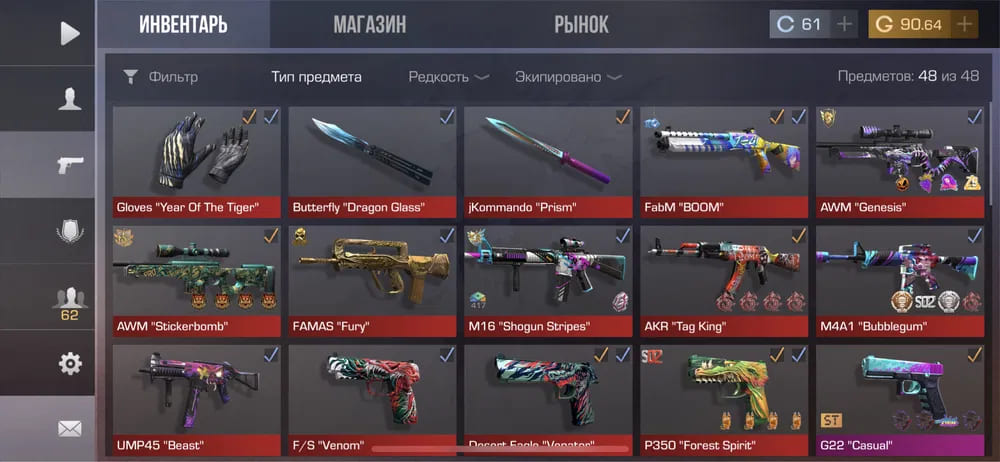Expand the Экипировано dropdown
Screen dimensions: 1000x462
[x=567, y=77]
